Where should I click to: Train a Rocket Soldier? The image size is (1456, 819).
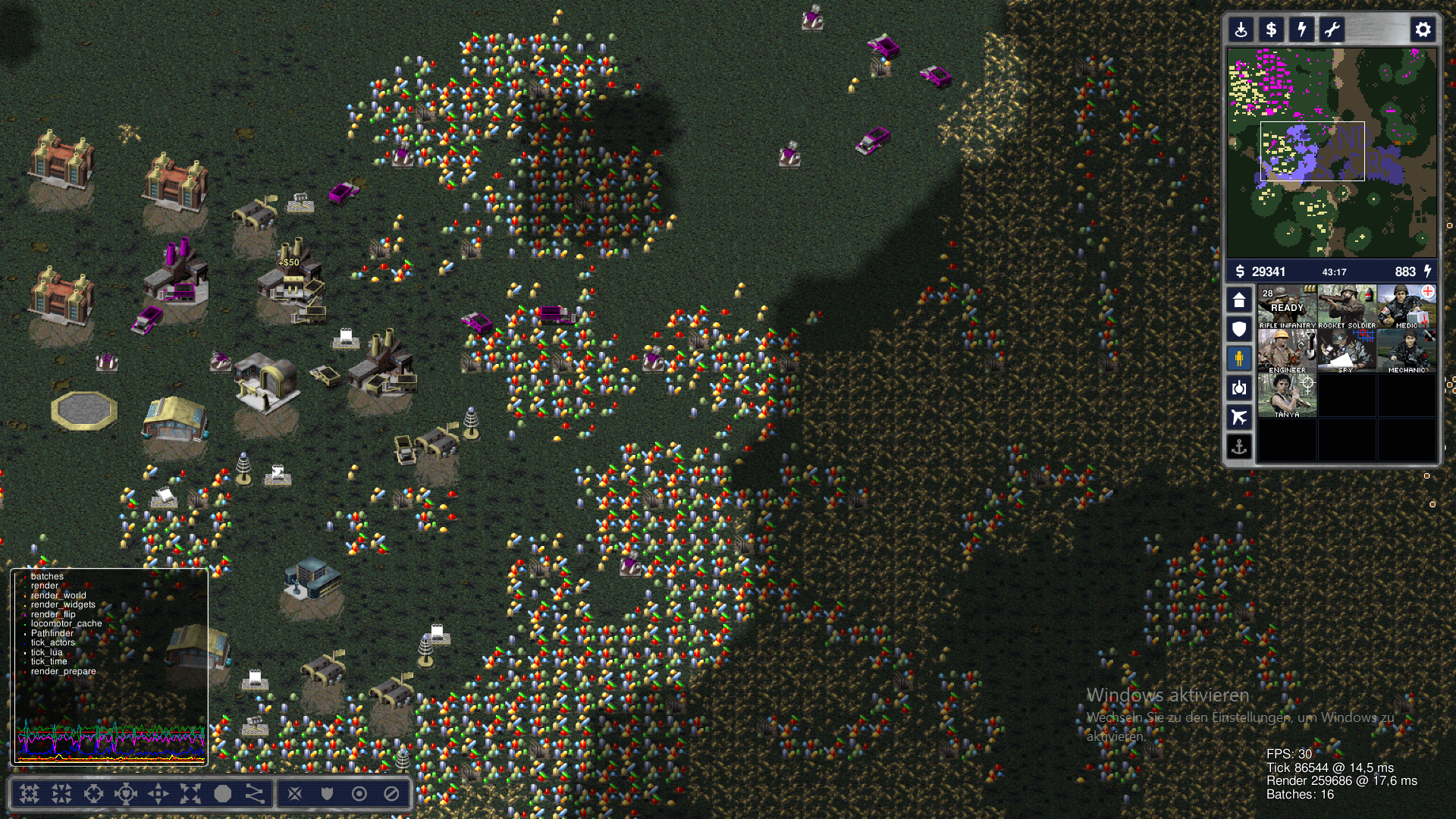pyautogui.click(x=1347, y=307)
